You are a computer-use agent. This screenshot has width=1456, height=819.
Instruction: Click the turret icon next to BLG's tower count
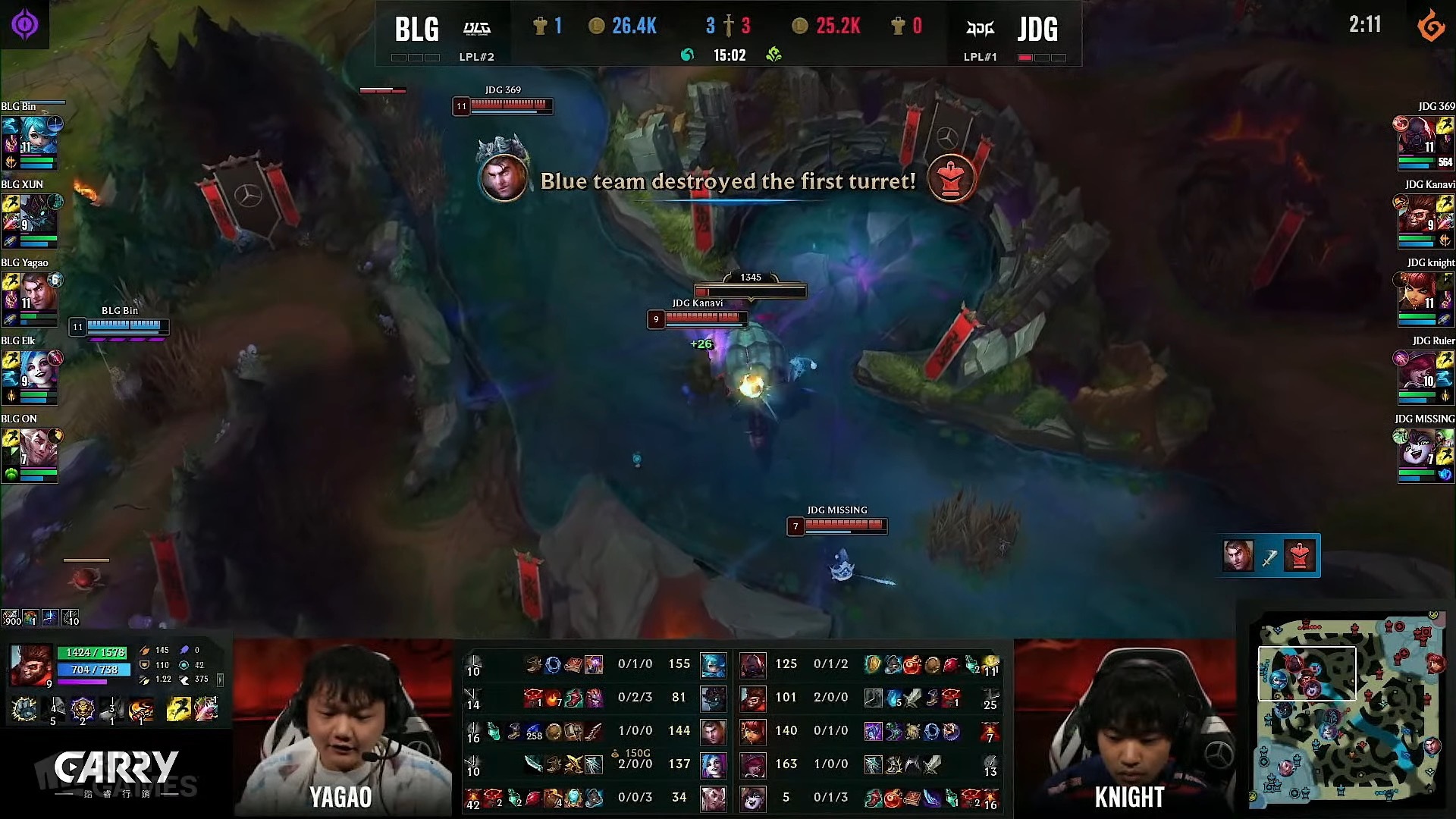click(x=538, y=26)
